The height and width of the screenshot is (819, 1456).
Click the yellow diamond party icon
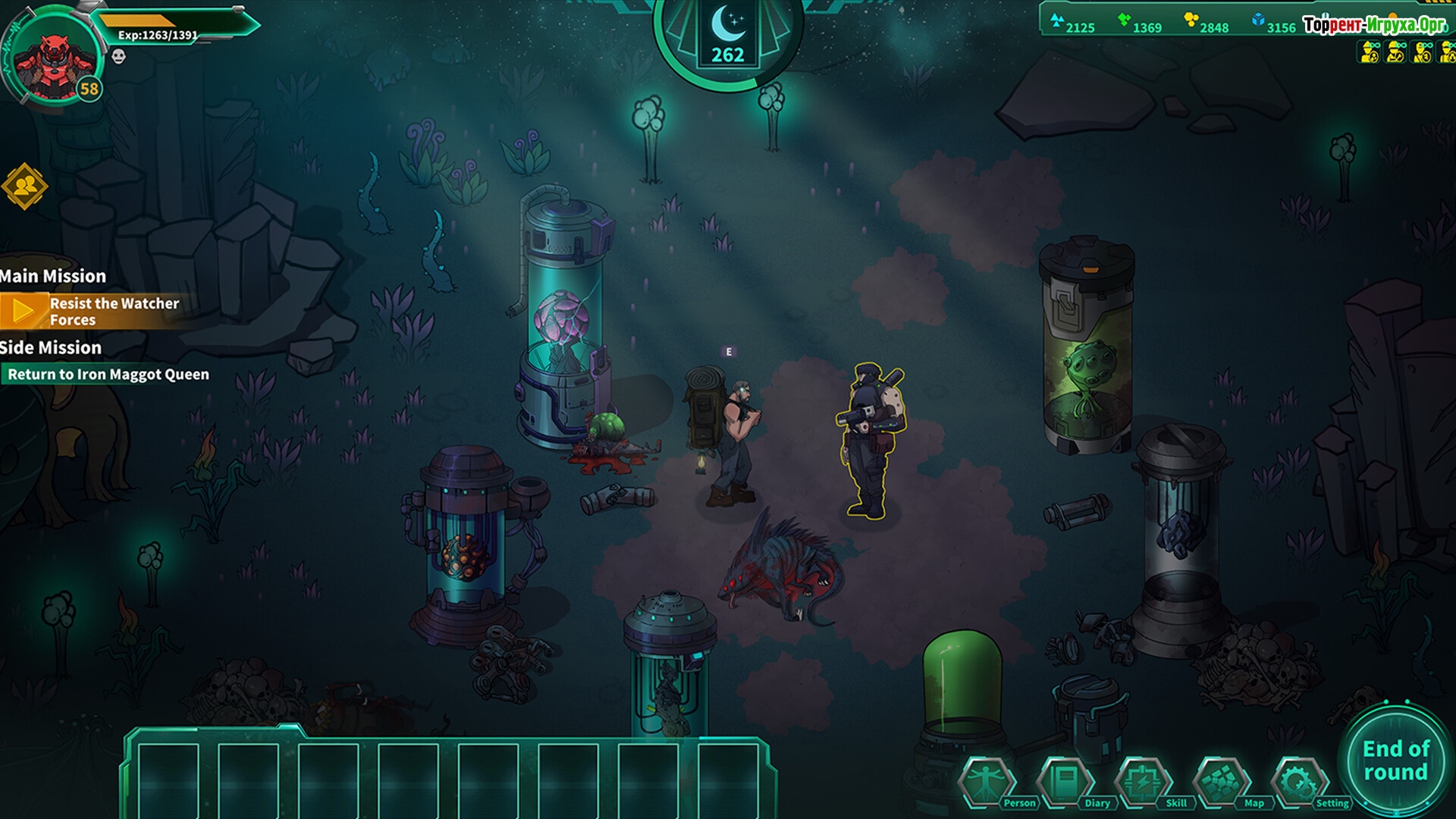point(24,186)
